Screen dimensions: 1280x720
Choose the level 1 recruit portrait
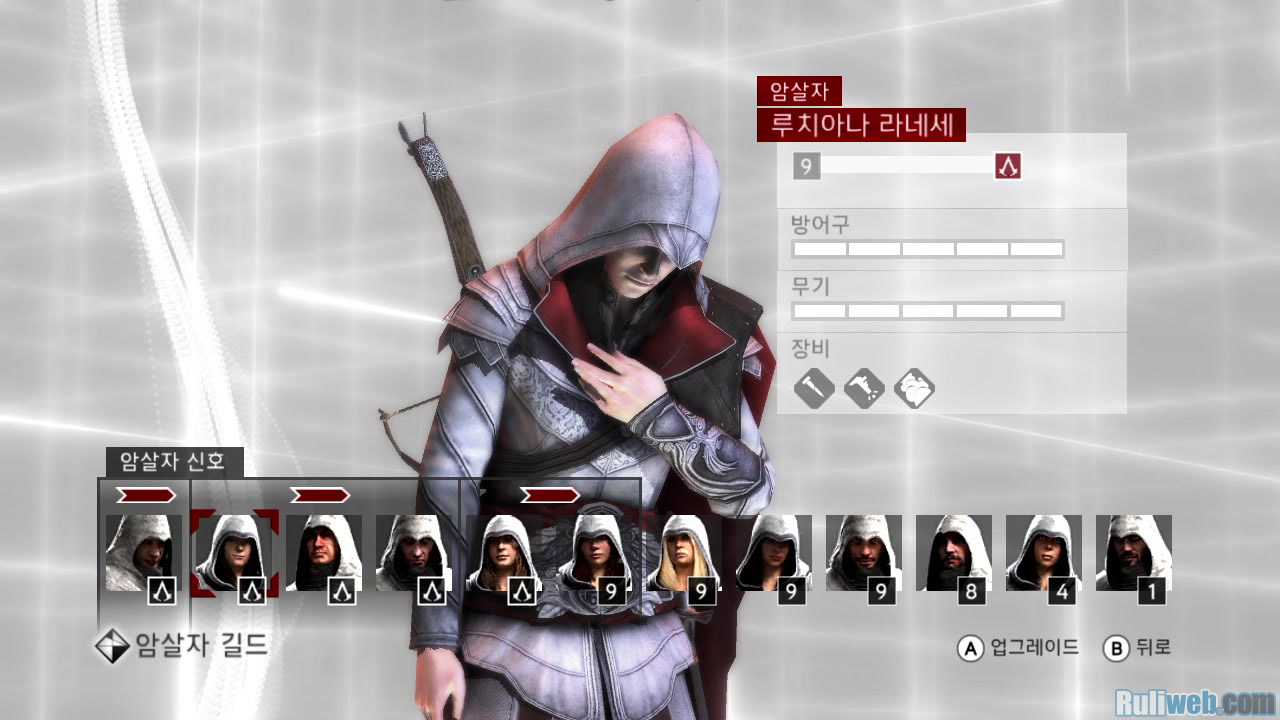[x=1133, y=553]
